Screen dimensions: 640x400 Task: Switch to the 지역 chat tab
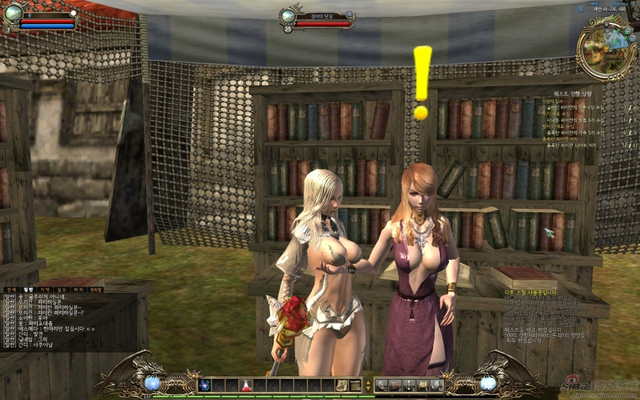[x=46, y=289]
